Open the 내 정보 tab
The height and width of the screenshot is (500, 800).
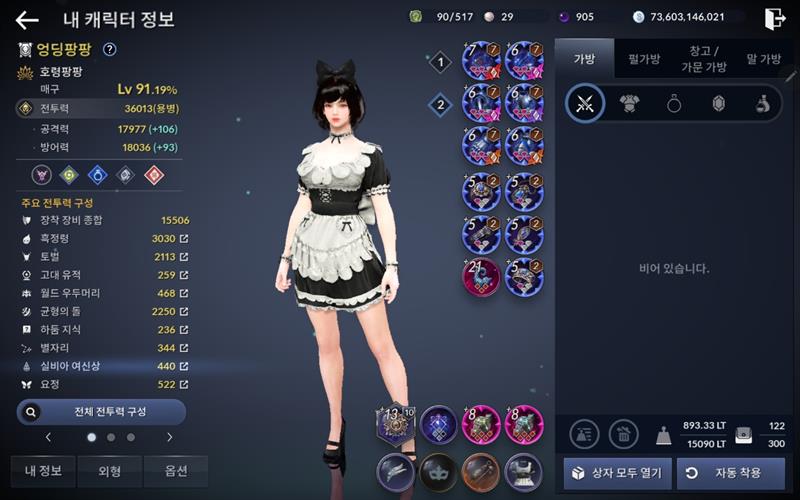coord(43,471)
